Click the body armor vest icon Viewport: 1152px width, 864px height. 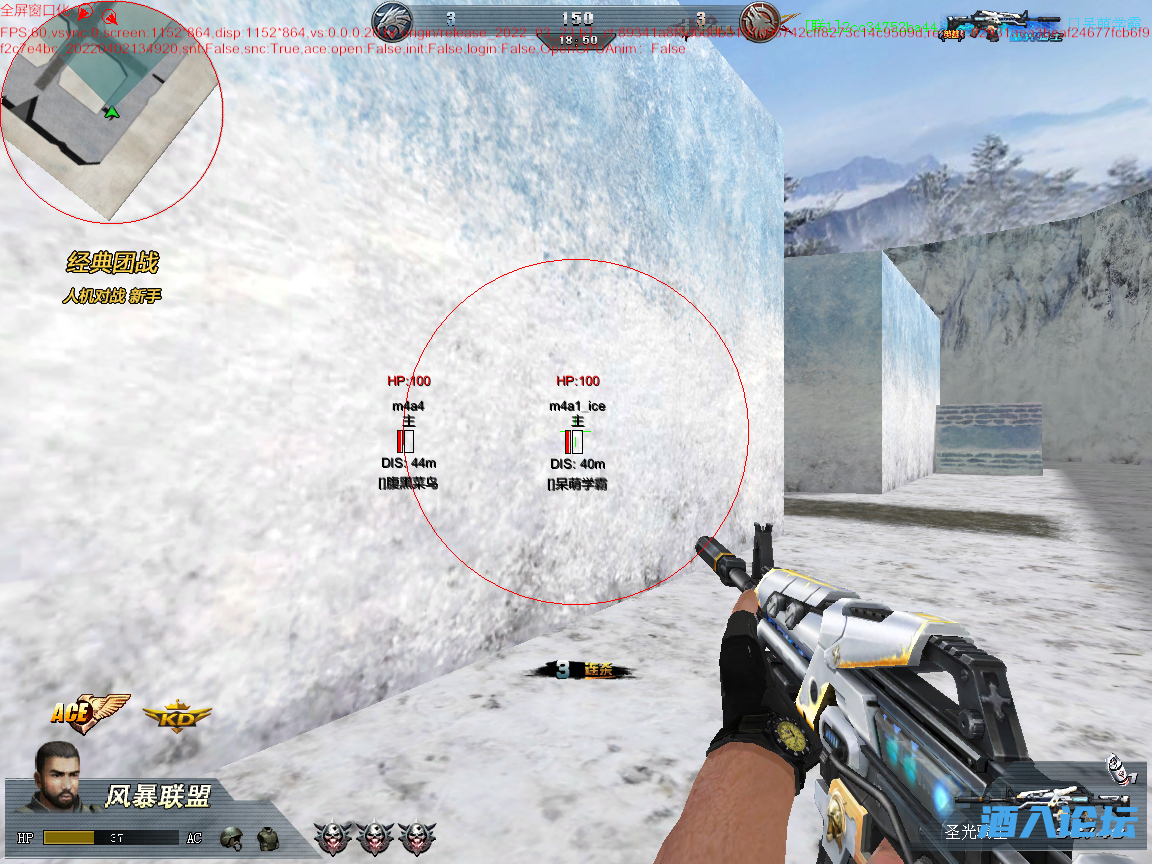pos(266,837)
